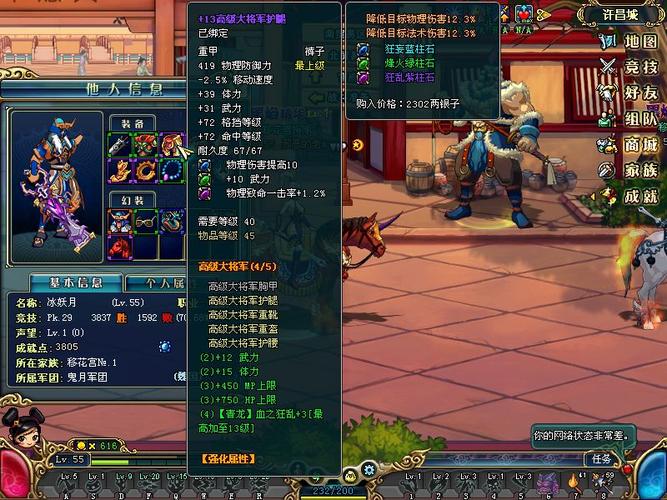Screen dimensions: 667x500
Task: Open the 家族 family menu
Action: click(630, 171)
